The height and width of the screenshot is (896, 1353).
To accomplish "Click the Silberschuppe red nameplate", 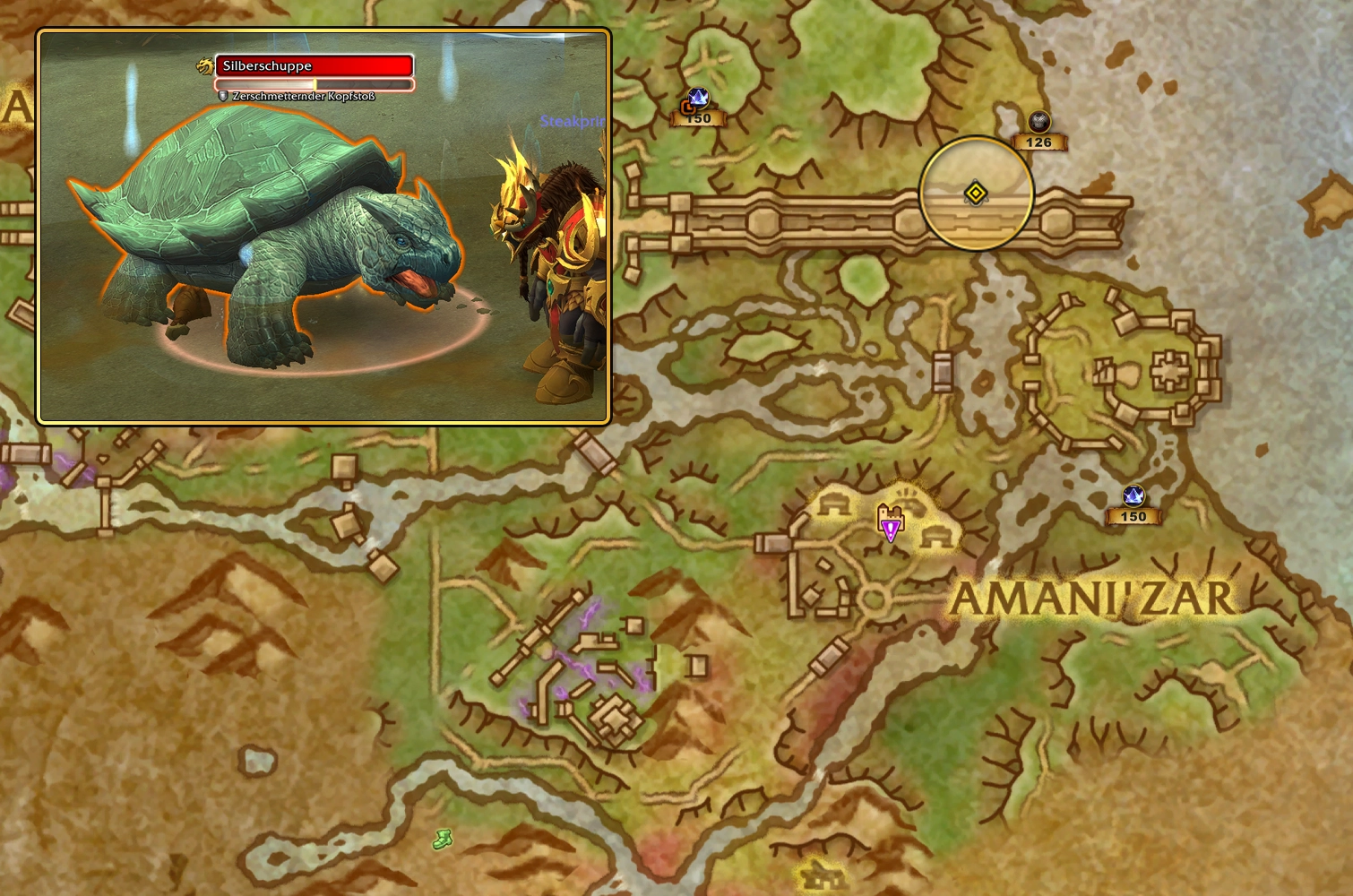I will (314, 66).
